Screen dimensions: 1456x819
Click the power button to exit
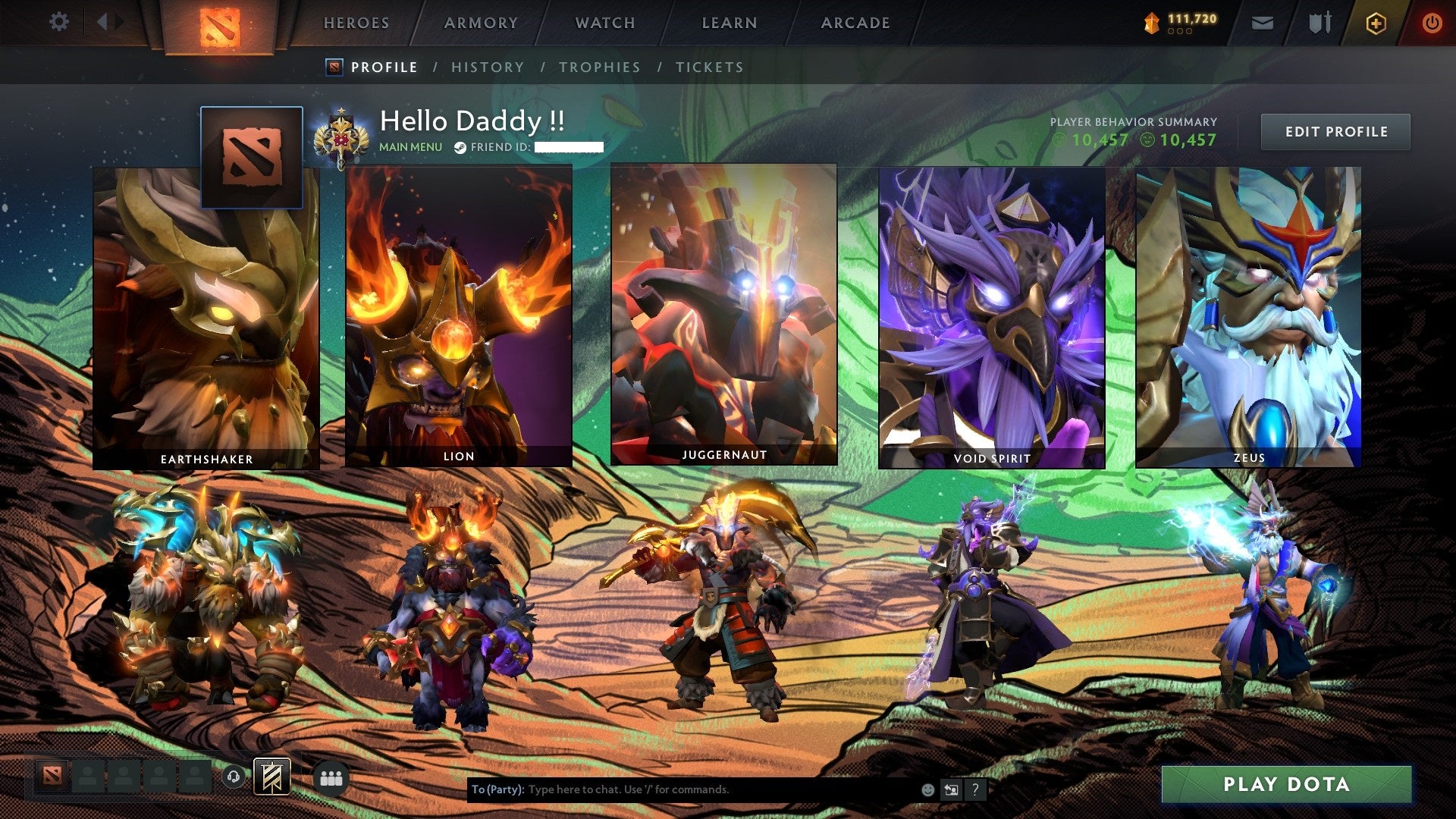[1432, 23]
